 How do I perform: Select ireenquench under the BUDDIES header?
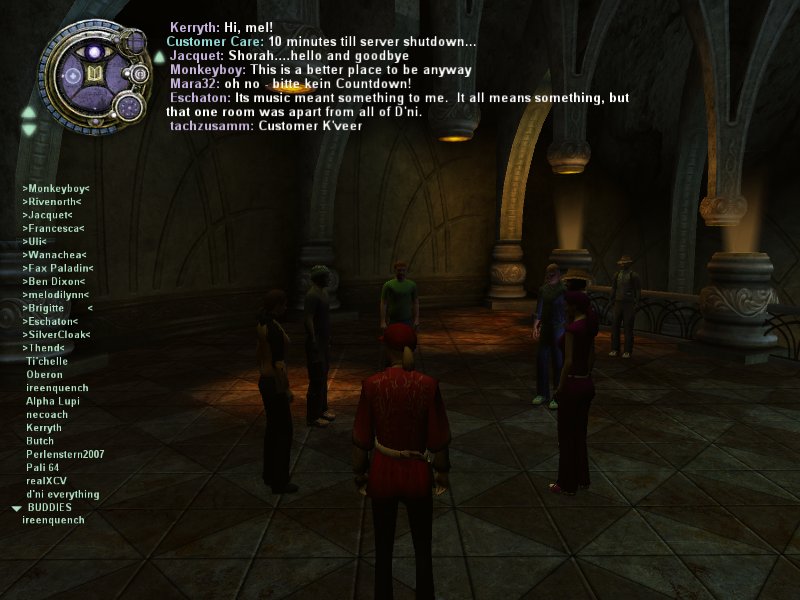click(x=53, y=520)
